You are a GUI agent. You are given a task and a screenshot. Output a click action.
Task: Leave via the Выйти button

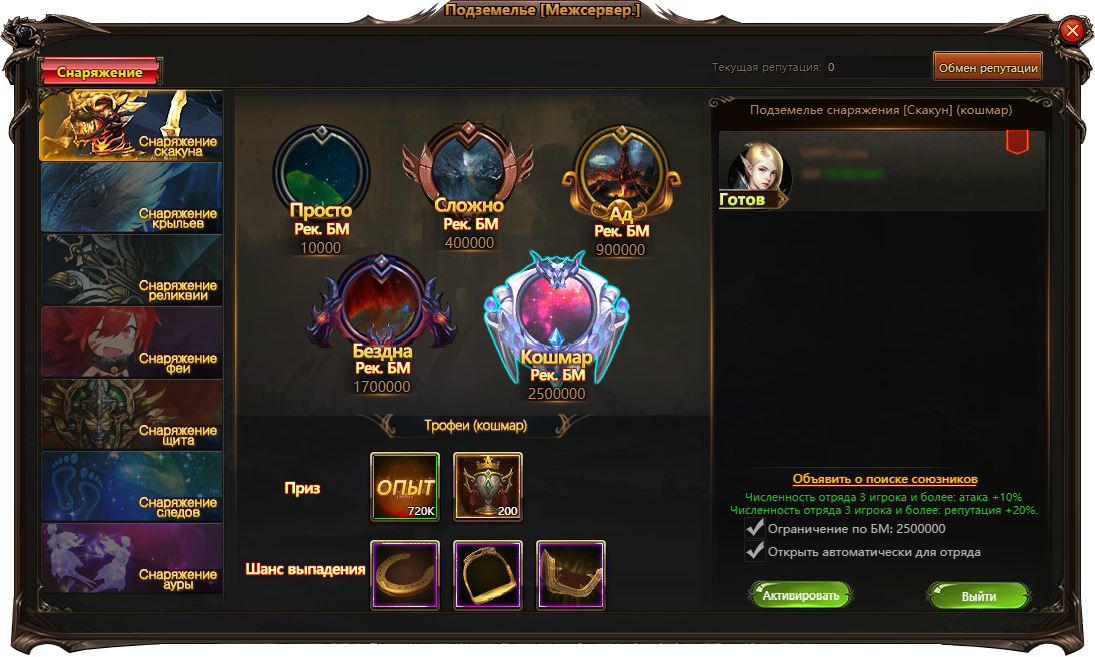978,596
